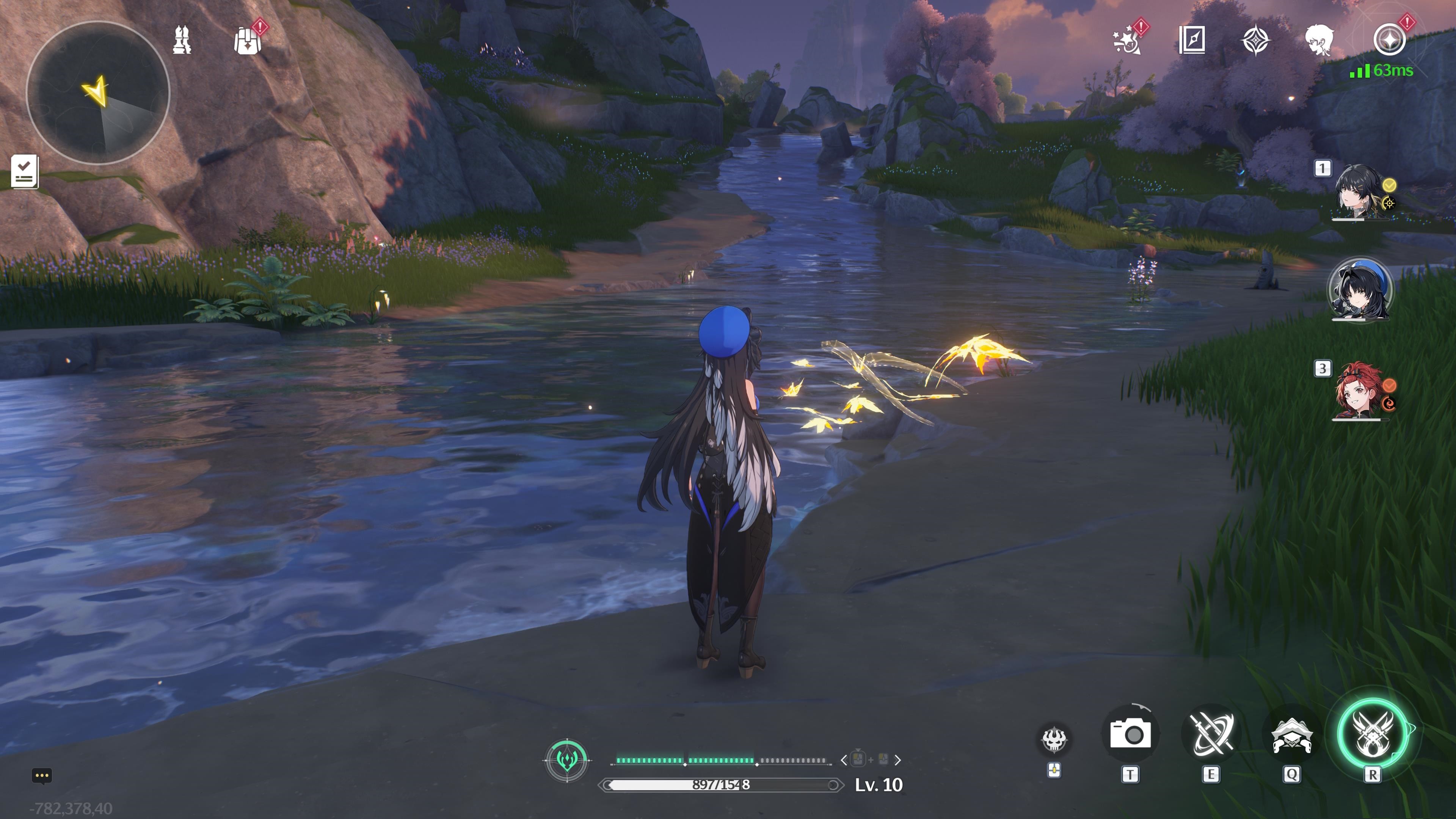The height and width of the screenshot is (819, 1456).
Task: Open the circular minimap
Action: 98,93
